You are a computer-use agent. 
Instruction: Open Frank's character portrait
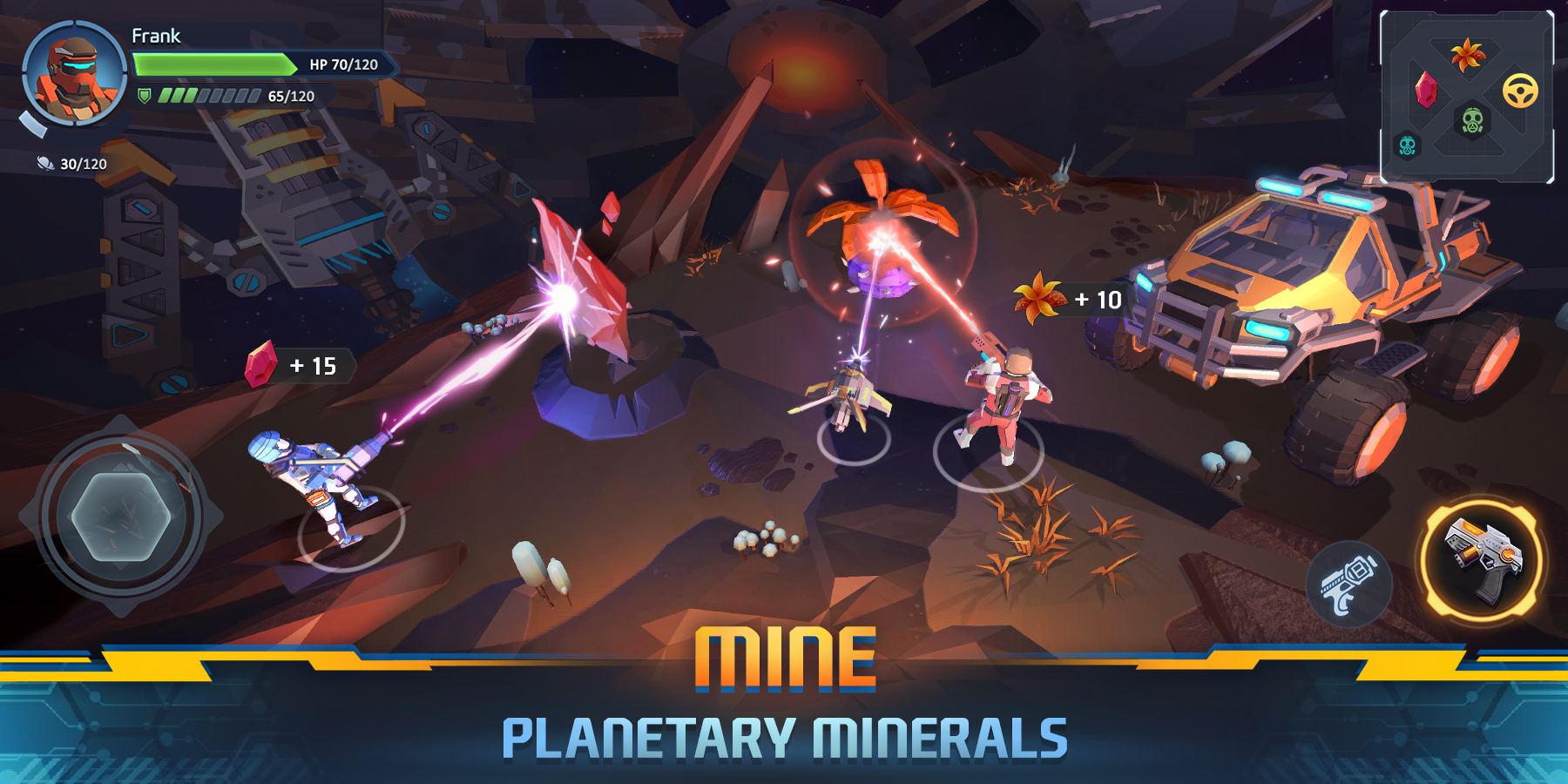pos(74,74)
